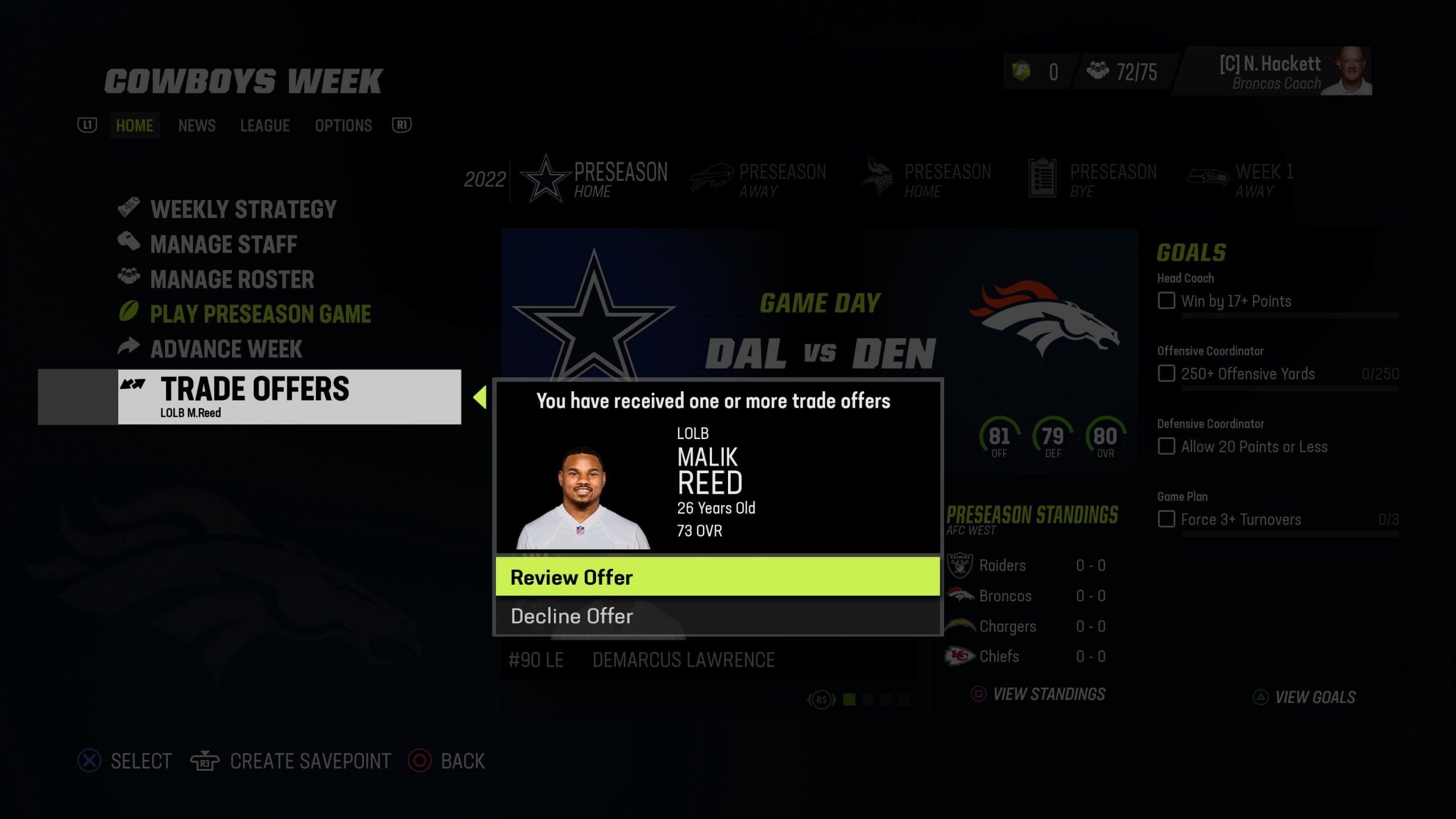Select the Week 1 away schedule entry

tap(1242, 180)
